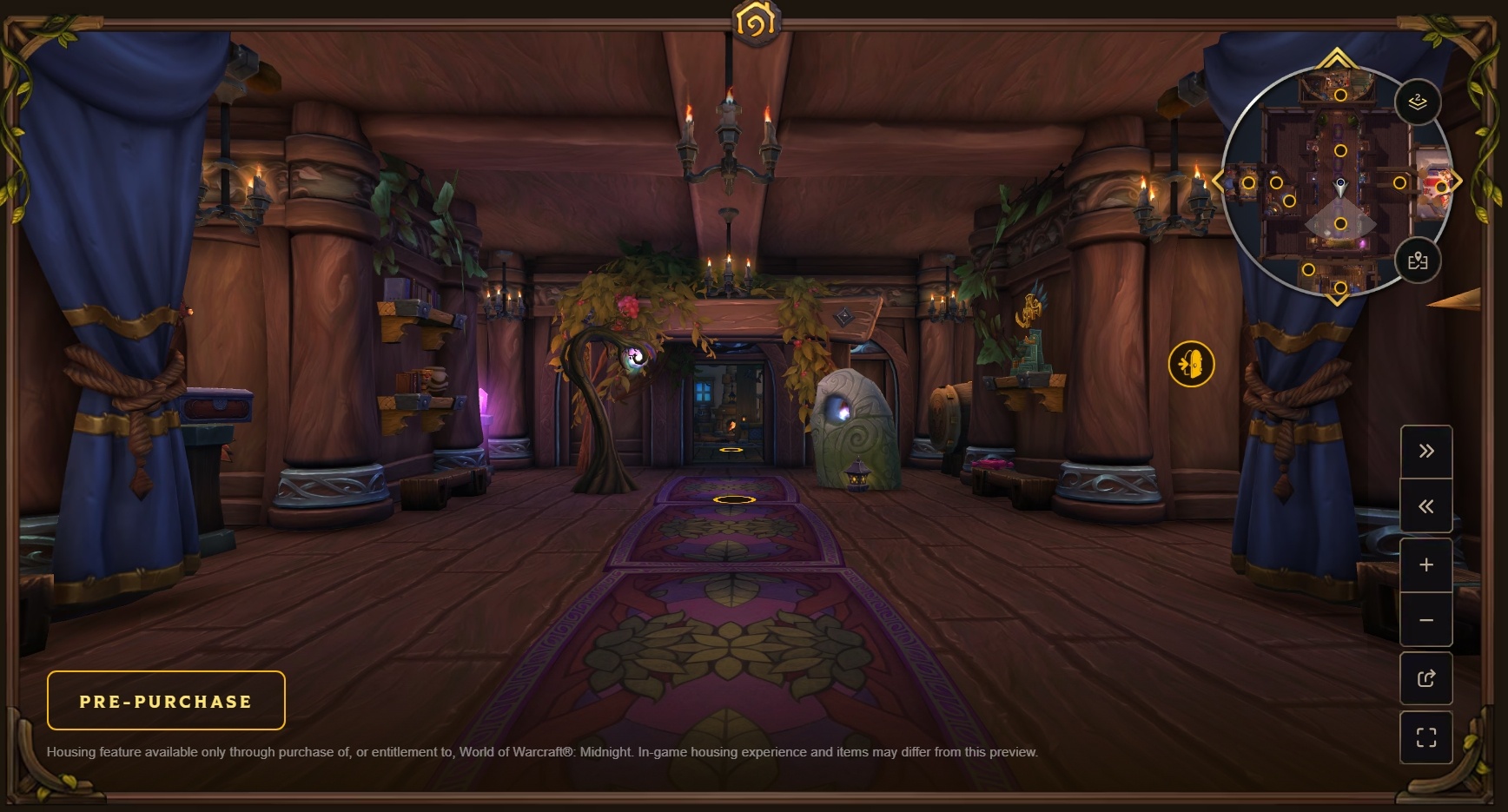1508x812 pixels.
Task: Click the PRE-PURCHASE button
Action: click(x=165, y=700)
